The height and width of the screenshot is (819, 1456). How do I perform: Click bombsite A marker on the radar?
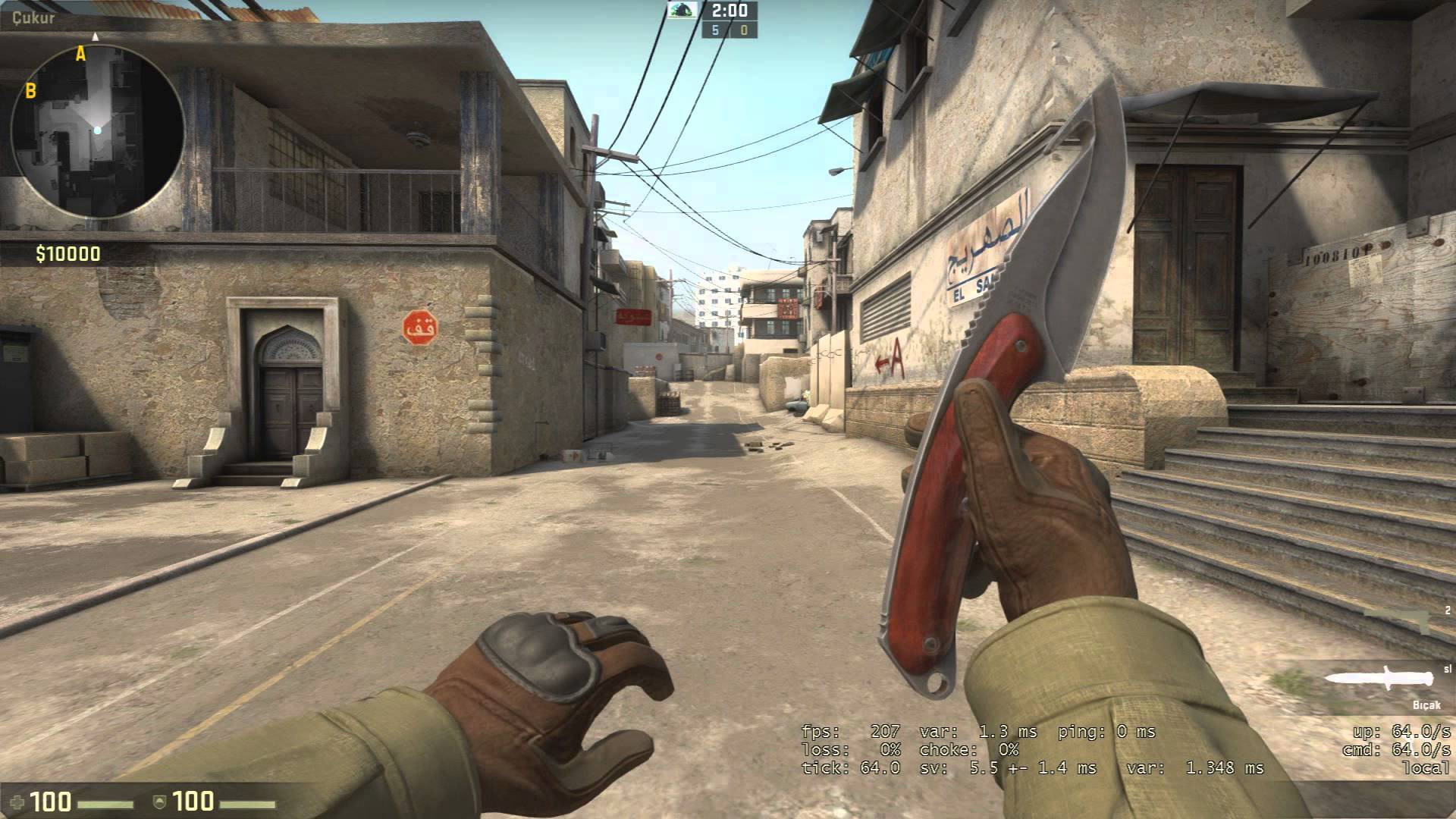(x=80, y=54)
